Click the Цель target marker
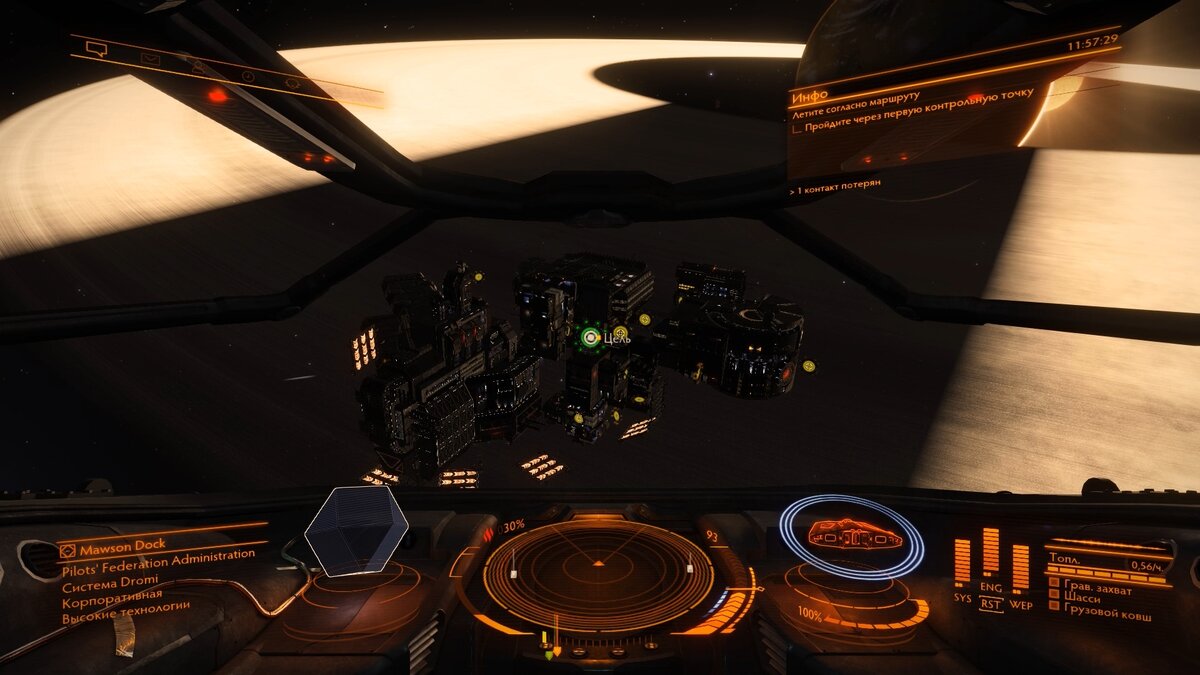This screenshot has width=1200, height=675. tap(591, 338)
